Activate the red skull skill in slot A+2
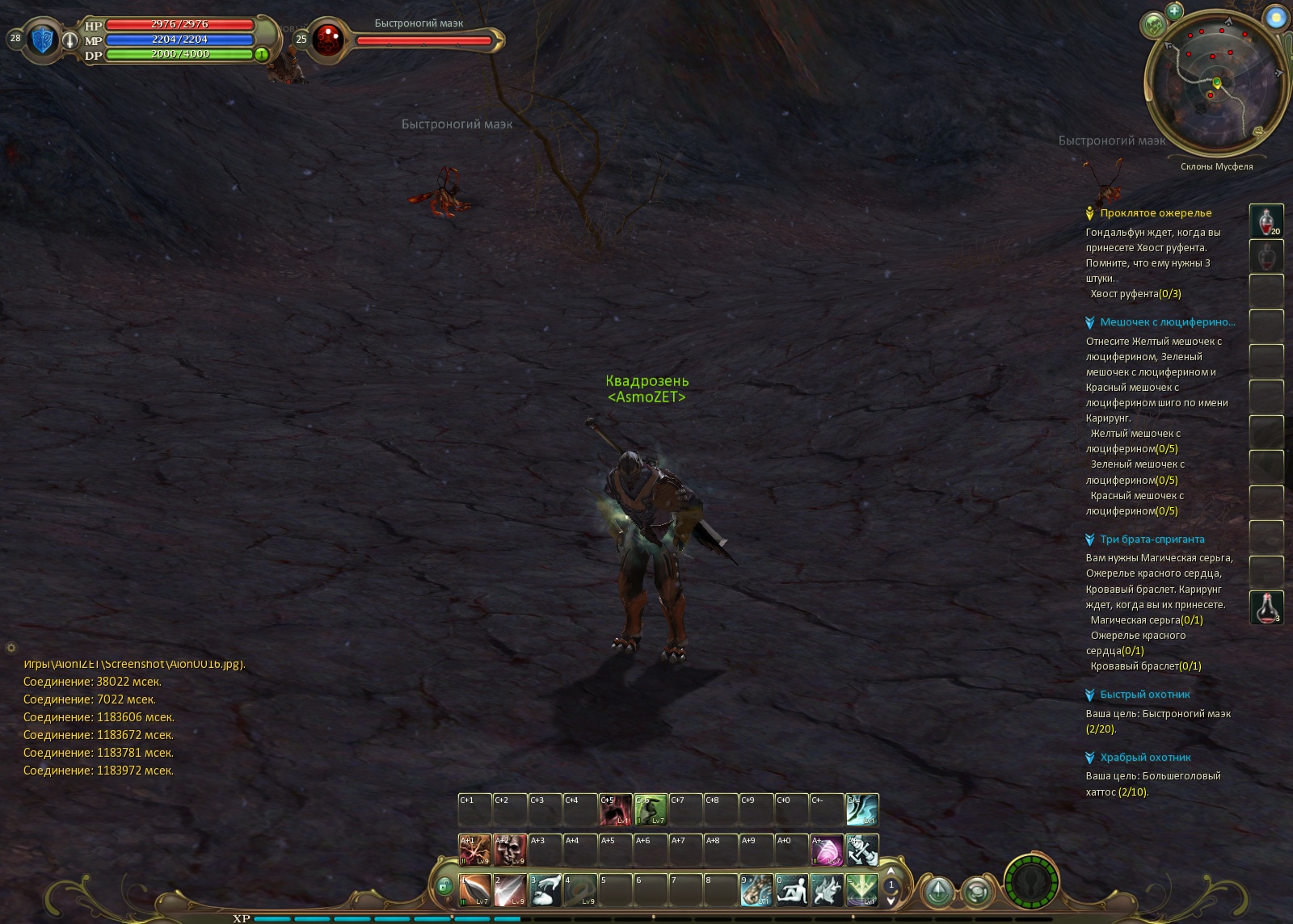 pyautogui.click(x=510, y=850)
